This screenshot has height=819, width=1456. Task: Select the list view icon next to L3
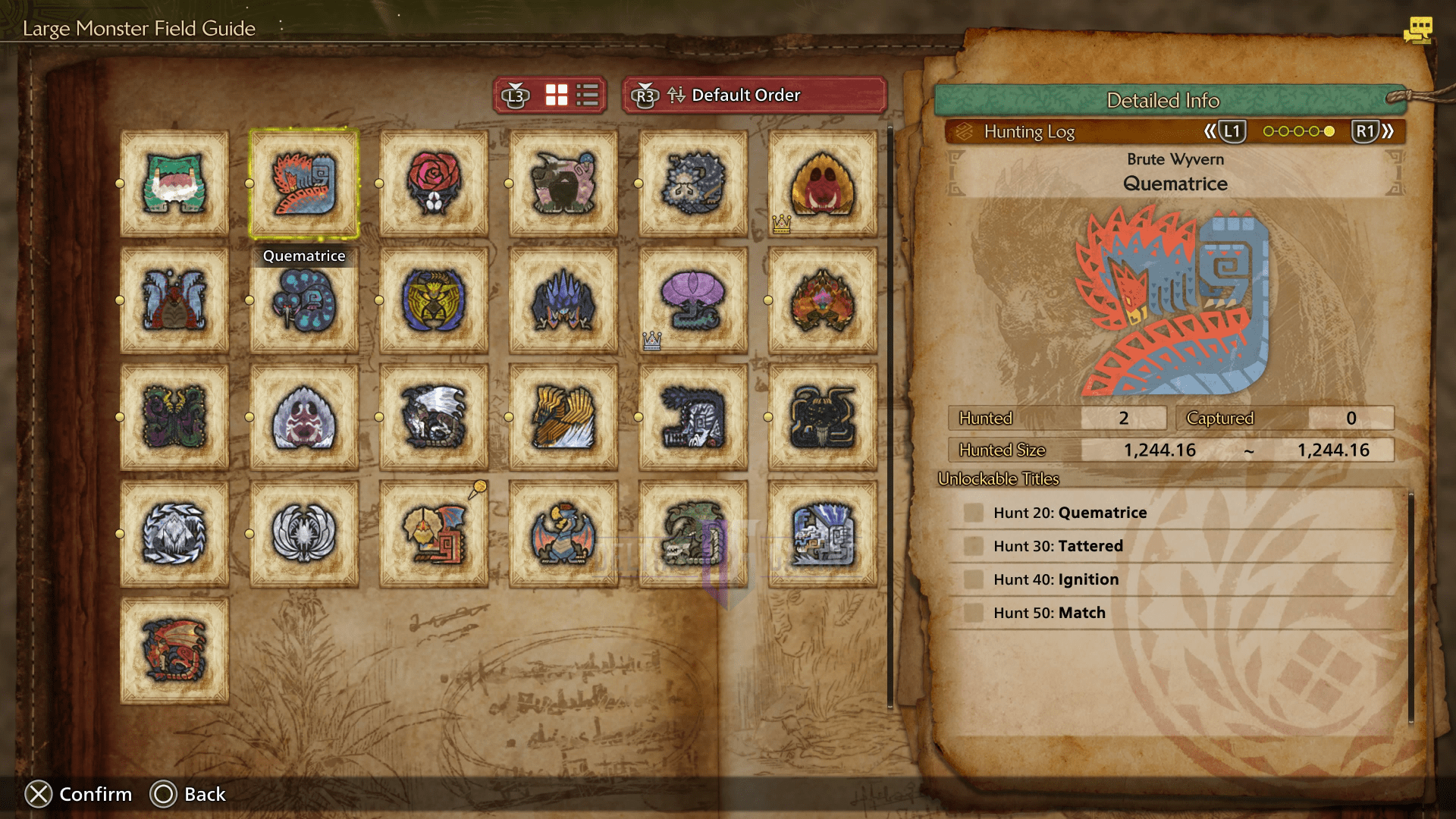point(588,95)
